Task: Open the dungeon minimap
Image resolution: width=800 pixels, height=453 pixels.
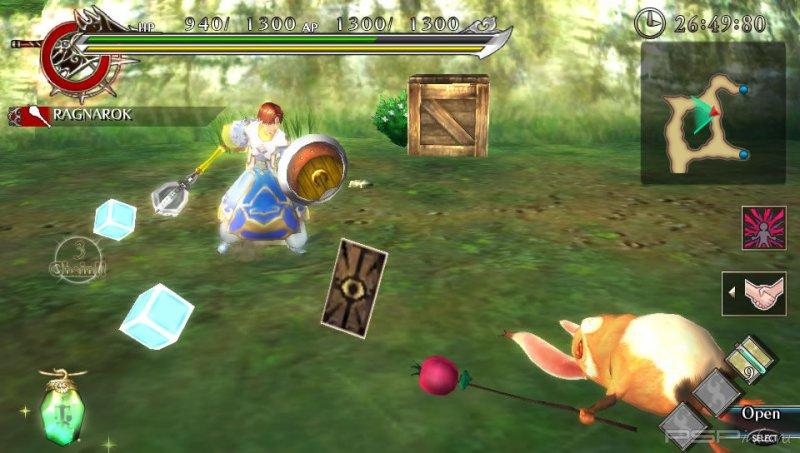Action: (x=712, y=113)
